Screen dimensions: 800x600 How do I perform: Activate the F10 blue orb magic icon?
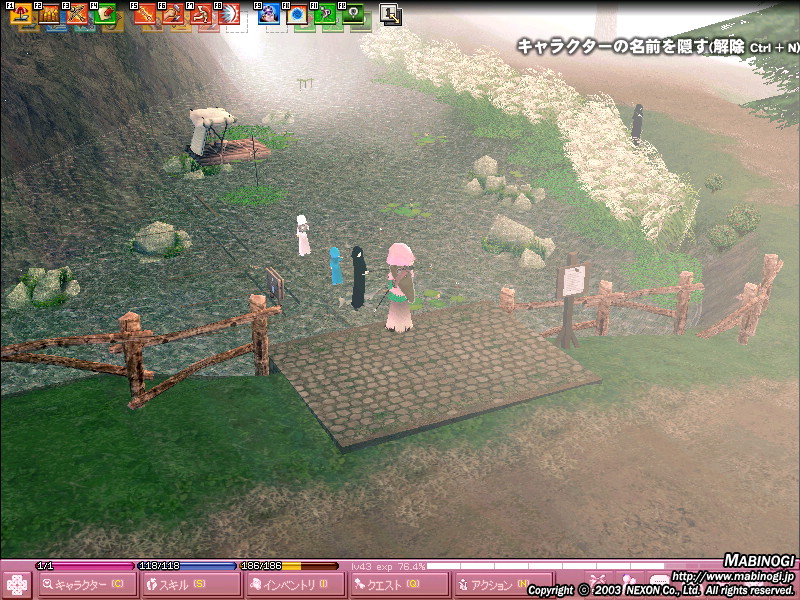(297, 14)
